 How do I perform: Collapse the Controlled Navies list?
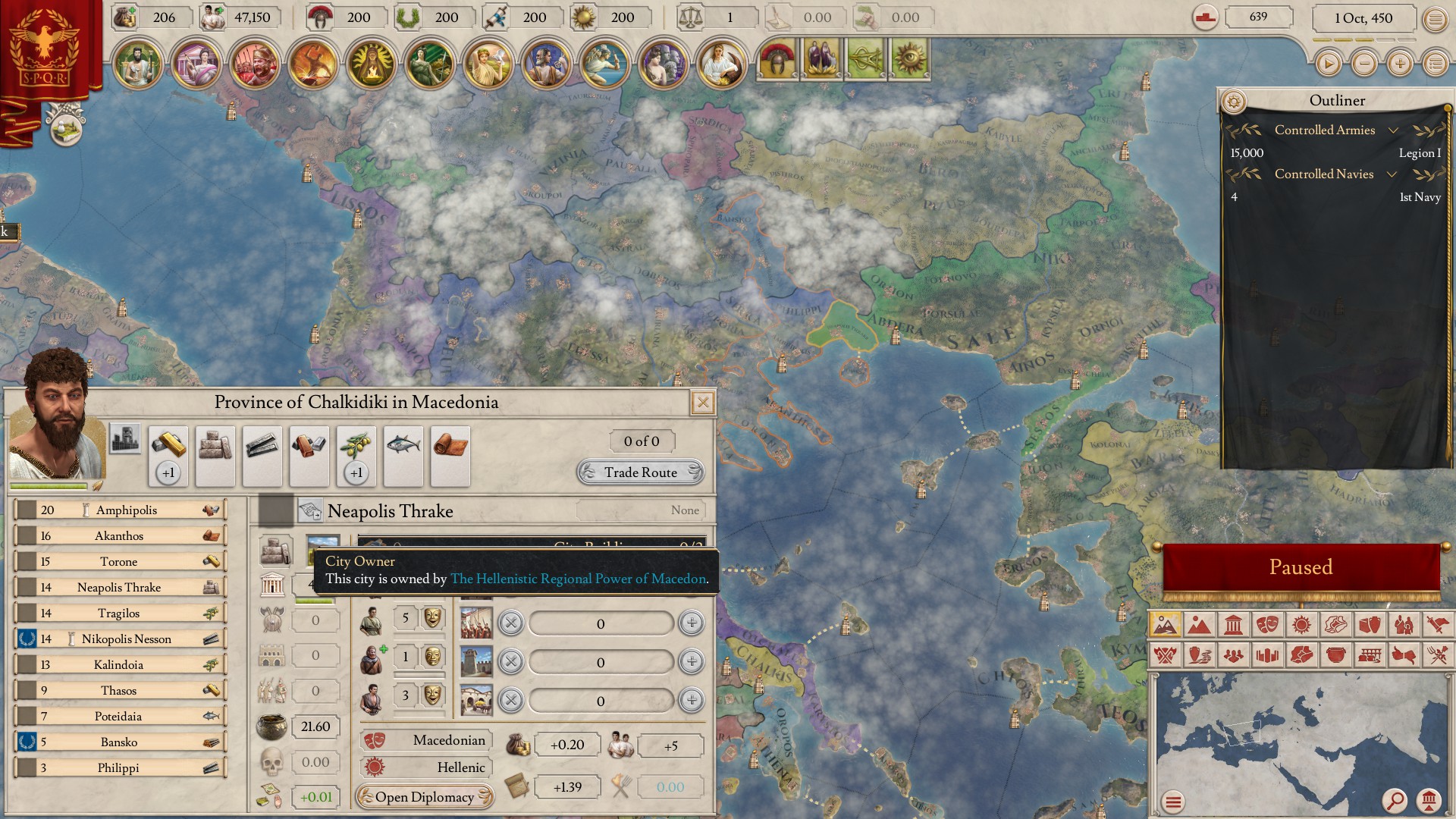(1394, 174)
